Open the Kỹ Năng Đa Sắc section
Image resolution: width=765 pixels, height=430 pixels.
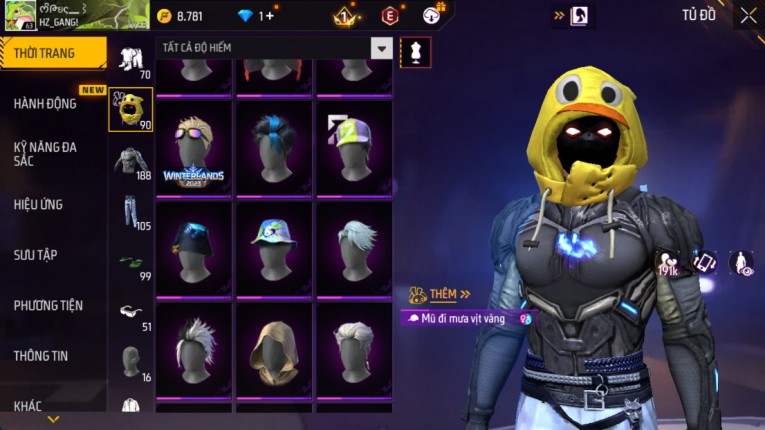[45, 153]
